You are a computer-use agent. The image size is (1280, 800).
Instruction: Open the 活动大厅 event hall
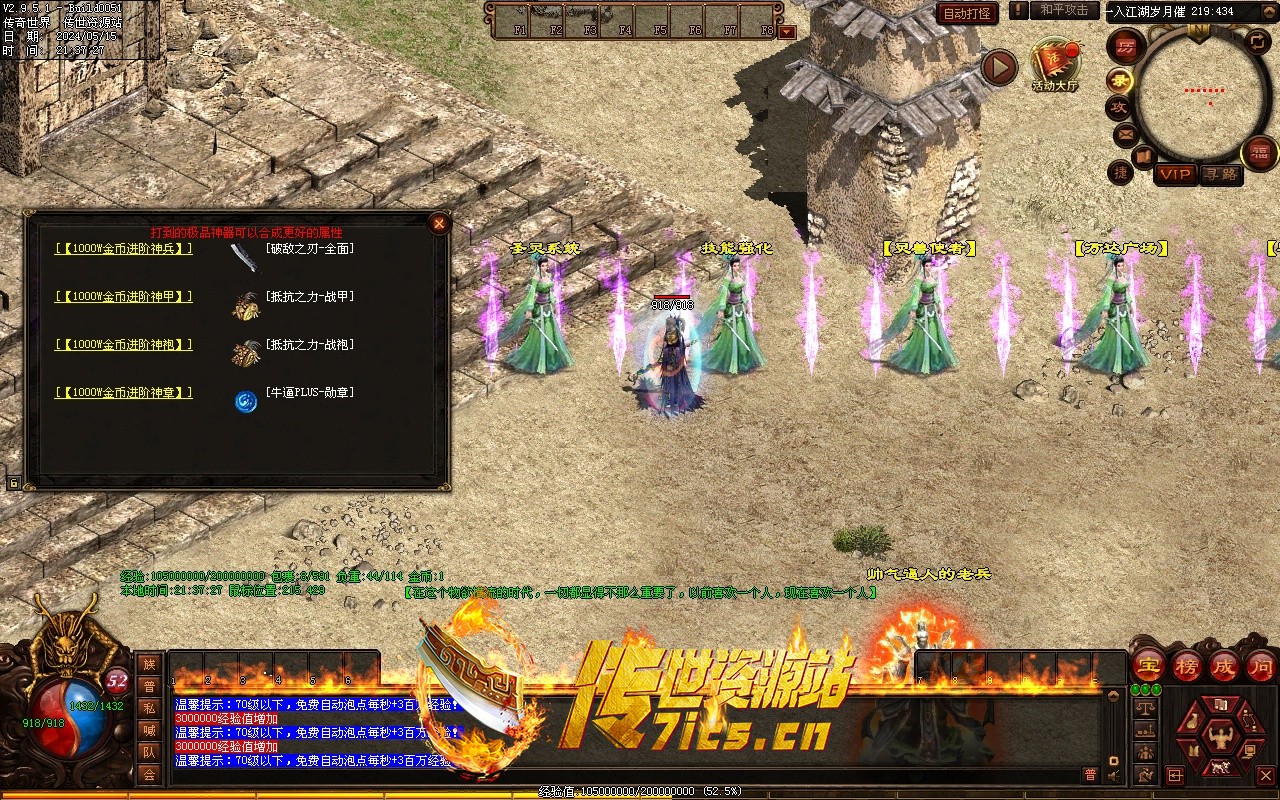[1055, 64]
